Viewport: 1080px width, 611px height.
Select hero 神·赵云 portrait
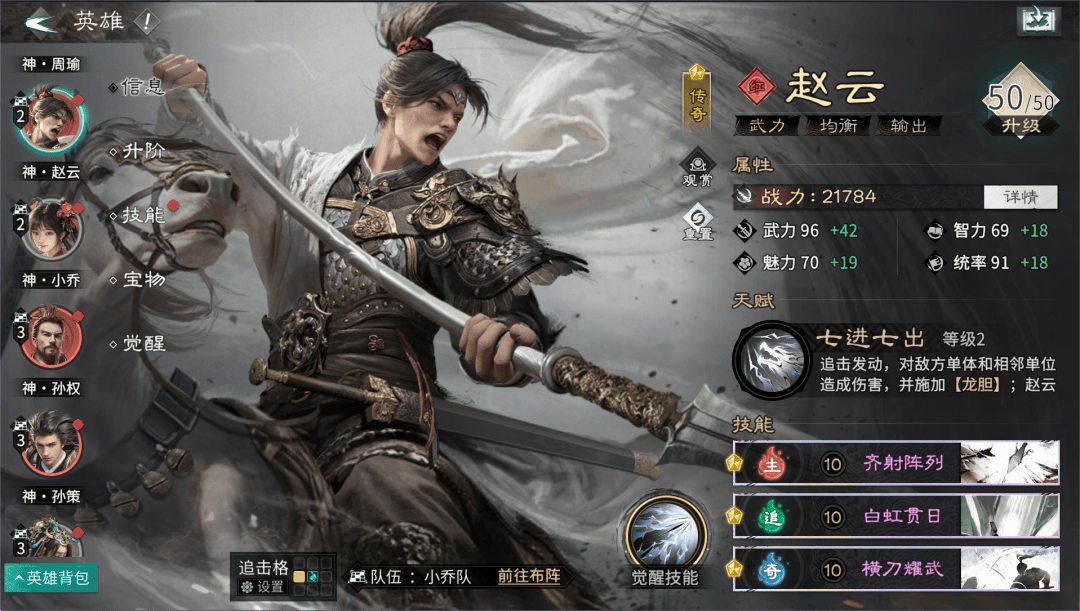pyautogui.click(x=50, y=119)
